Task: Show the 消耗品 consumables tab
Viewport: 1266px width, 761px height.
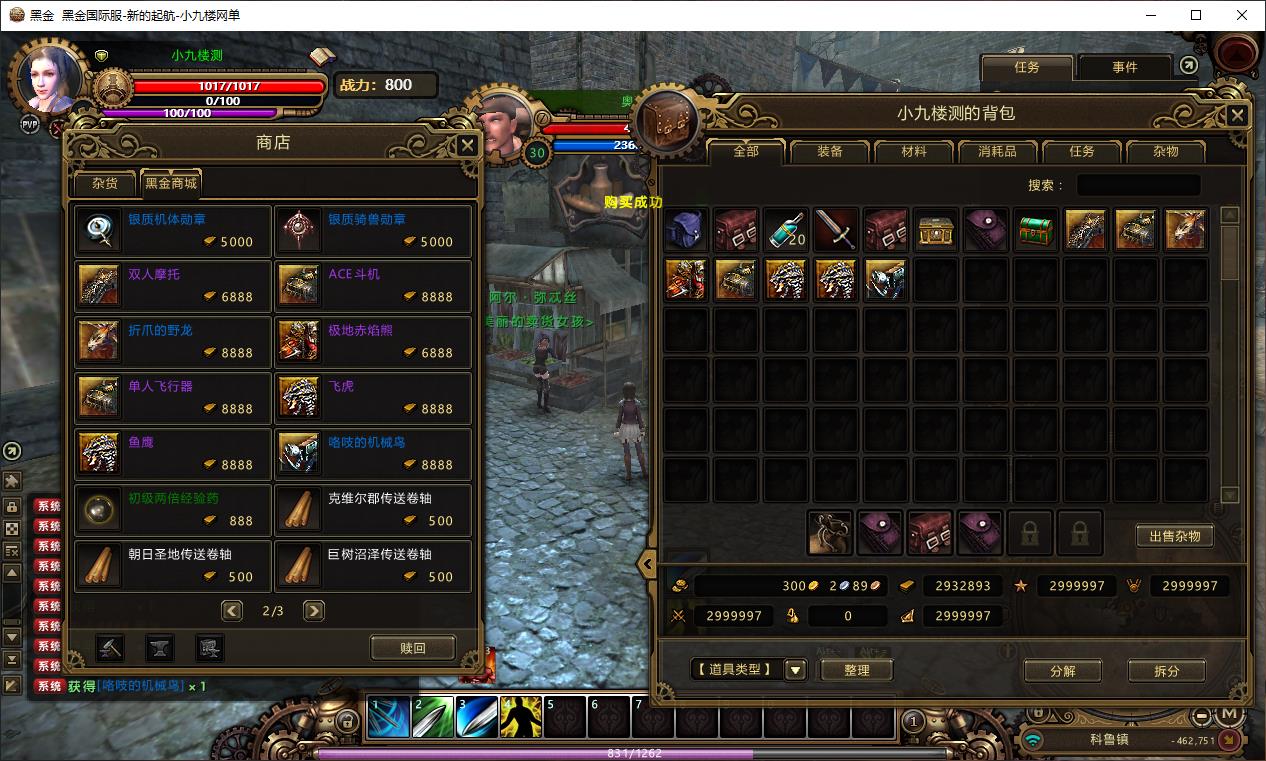Action: tap(997, 152)
